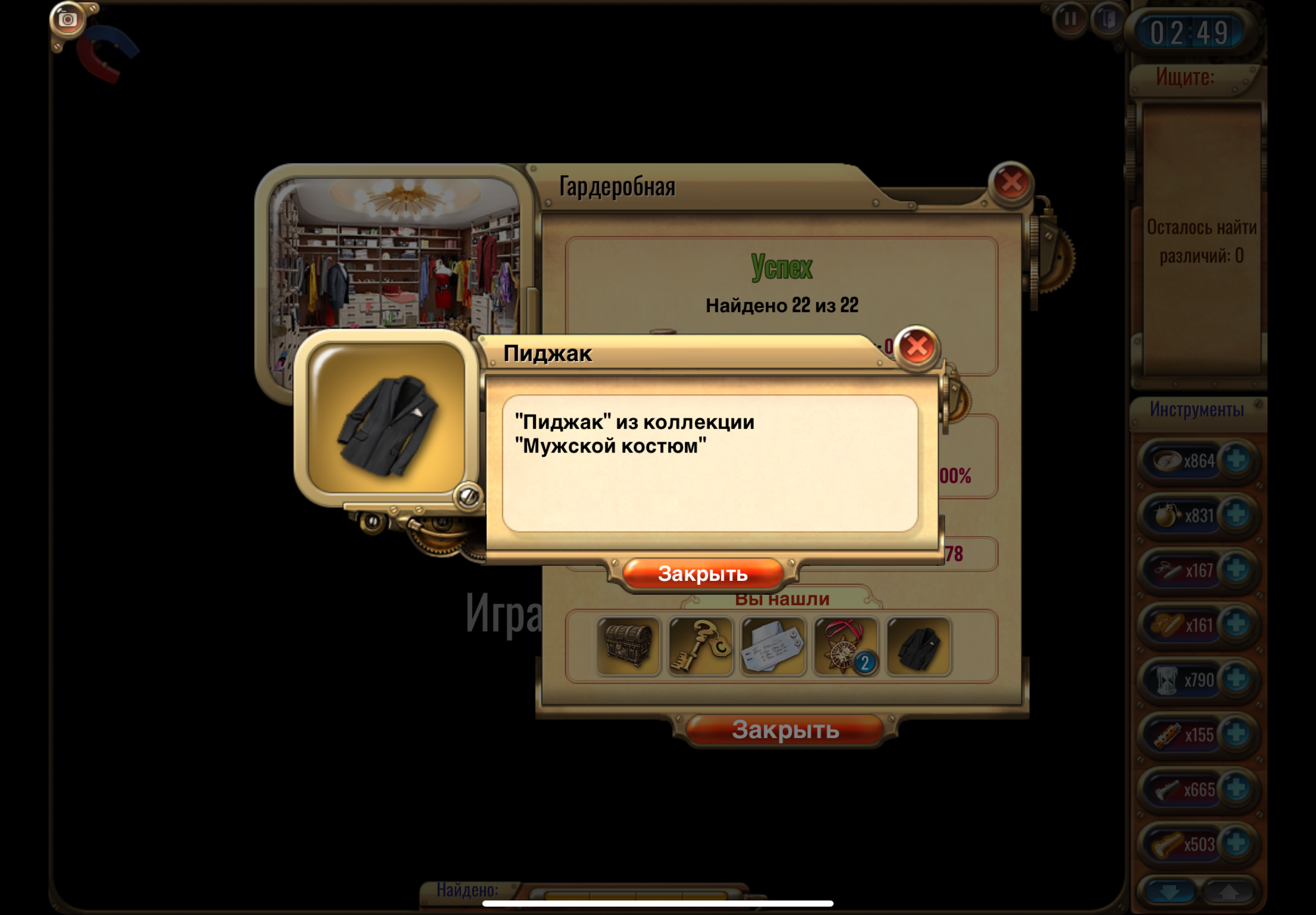Activate the hourglass tool
Viewport: 1316px width, 915px height.
(1167, 680)
